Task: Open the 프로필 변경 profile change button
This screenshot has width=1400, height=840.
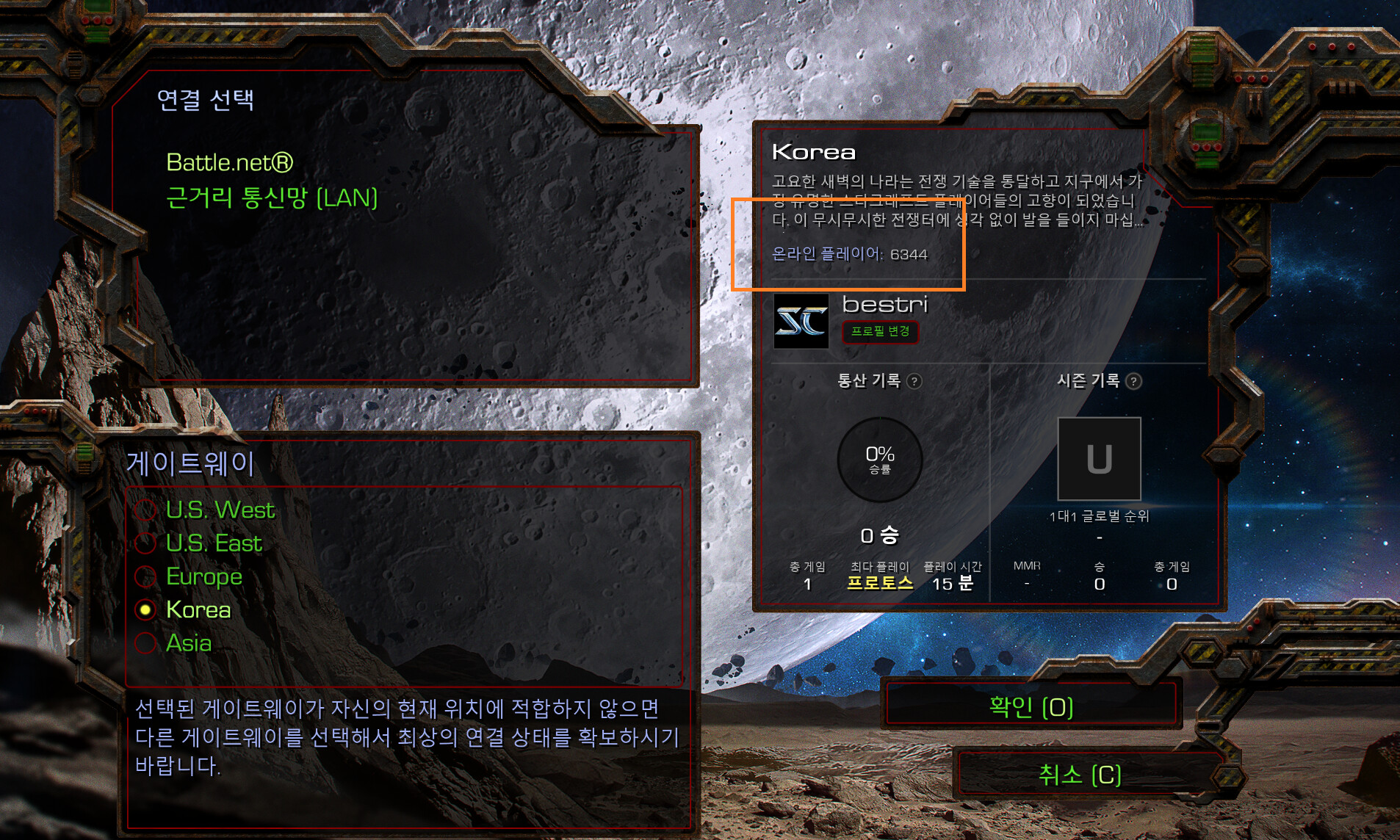Action: tap(880, 331)
